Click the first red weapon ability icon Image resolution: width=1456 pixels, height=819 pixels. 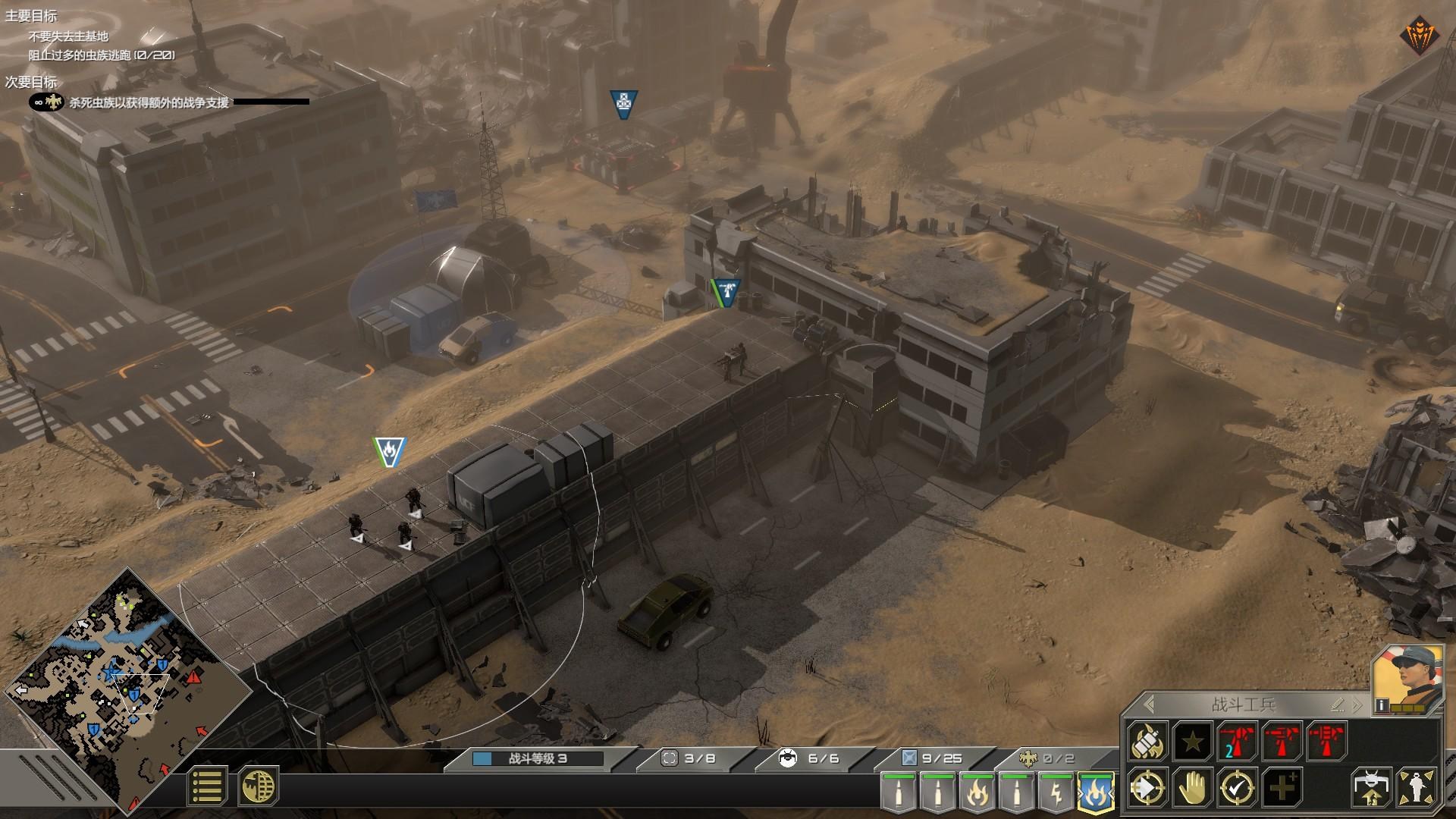click(1237, 741)
